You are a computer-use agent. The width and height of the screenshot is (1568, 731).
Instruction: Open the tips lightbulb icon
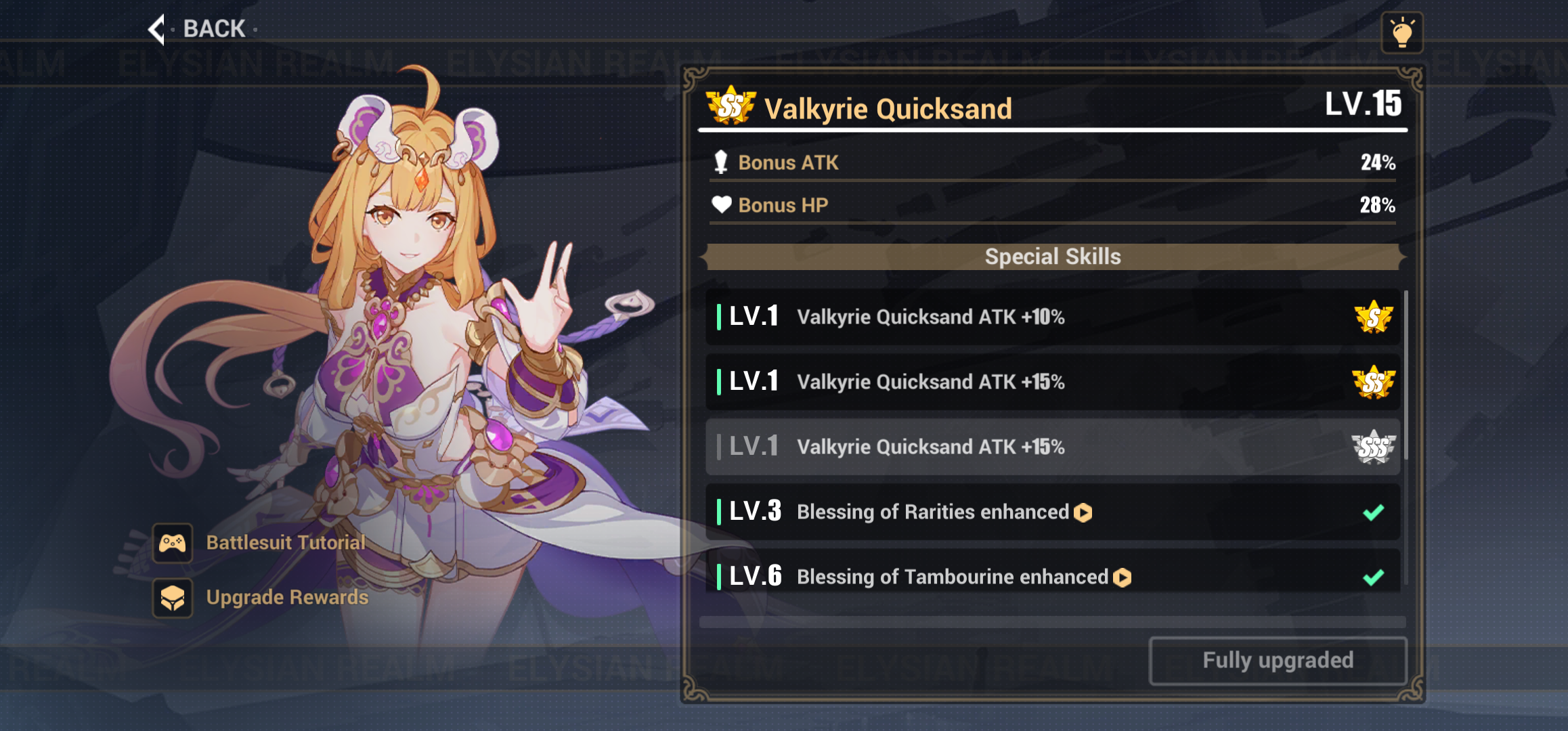tap(1403, 32)
